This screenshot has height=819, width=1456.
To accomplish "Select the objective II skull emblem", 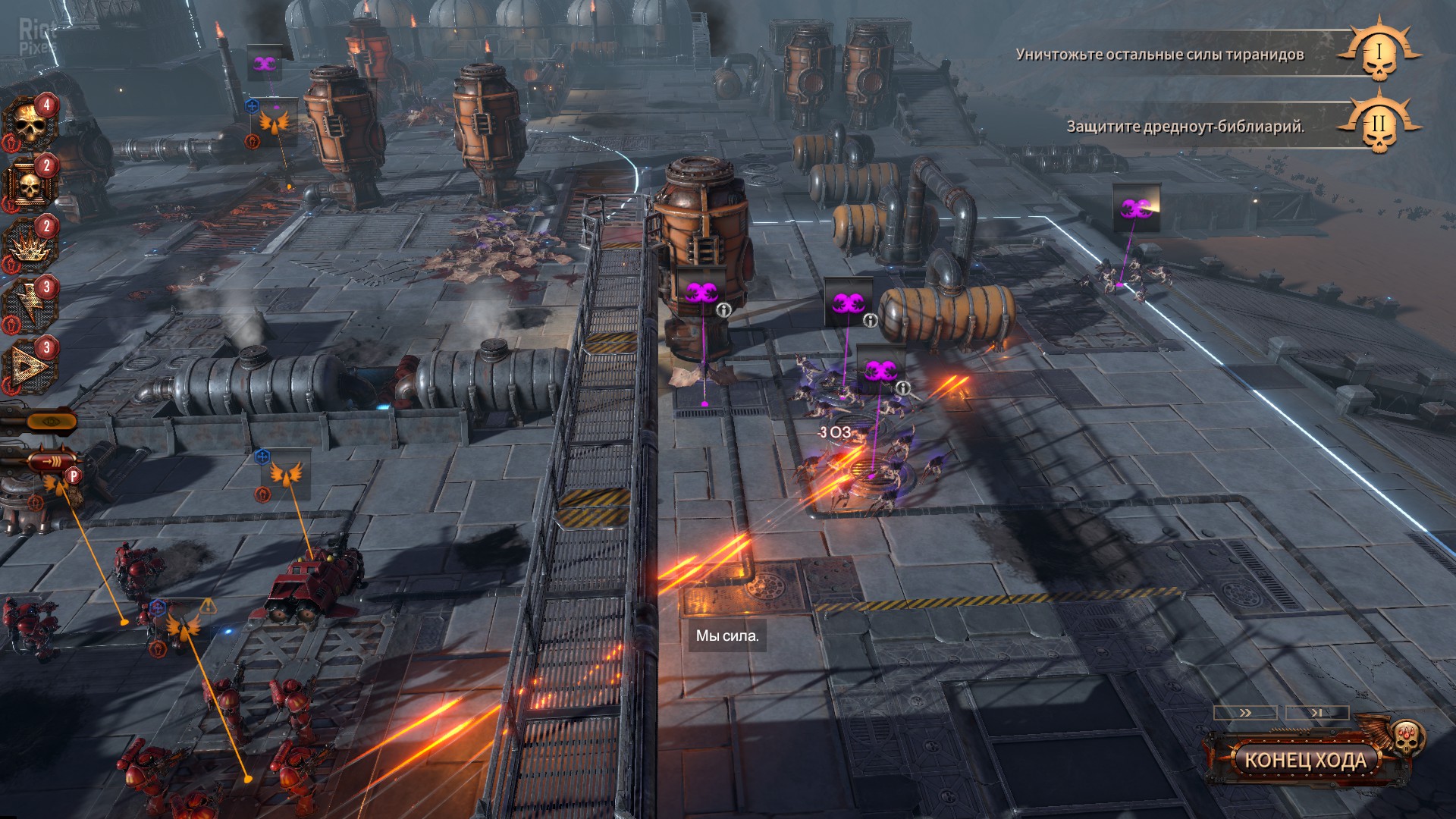I will pyautogui.click(x=1379, y=124).
